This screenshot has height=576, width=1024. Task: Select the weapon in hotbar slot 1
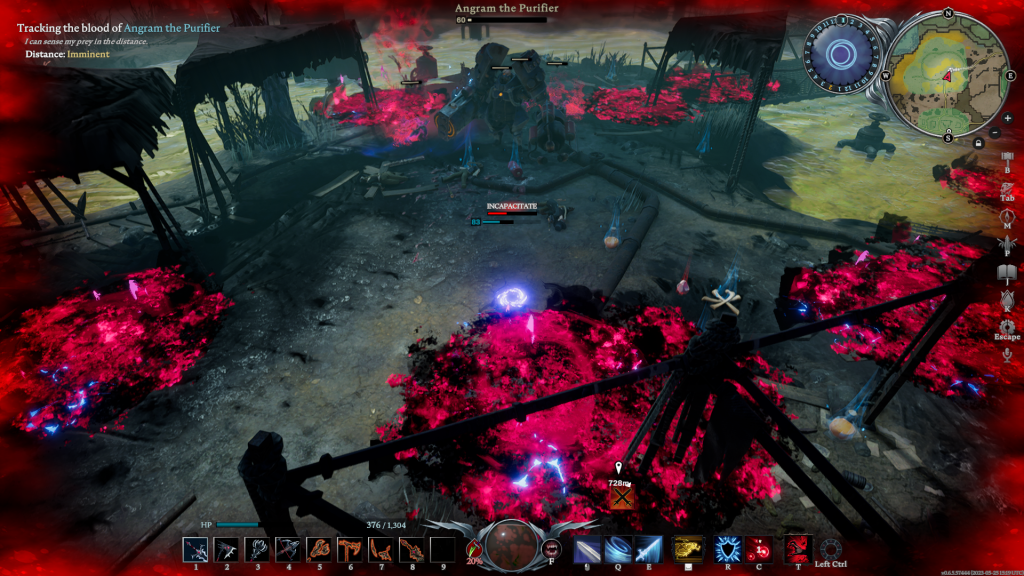tap(196, 550)
